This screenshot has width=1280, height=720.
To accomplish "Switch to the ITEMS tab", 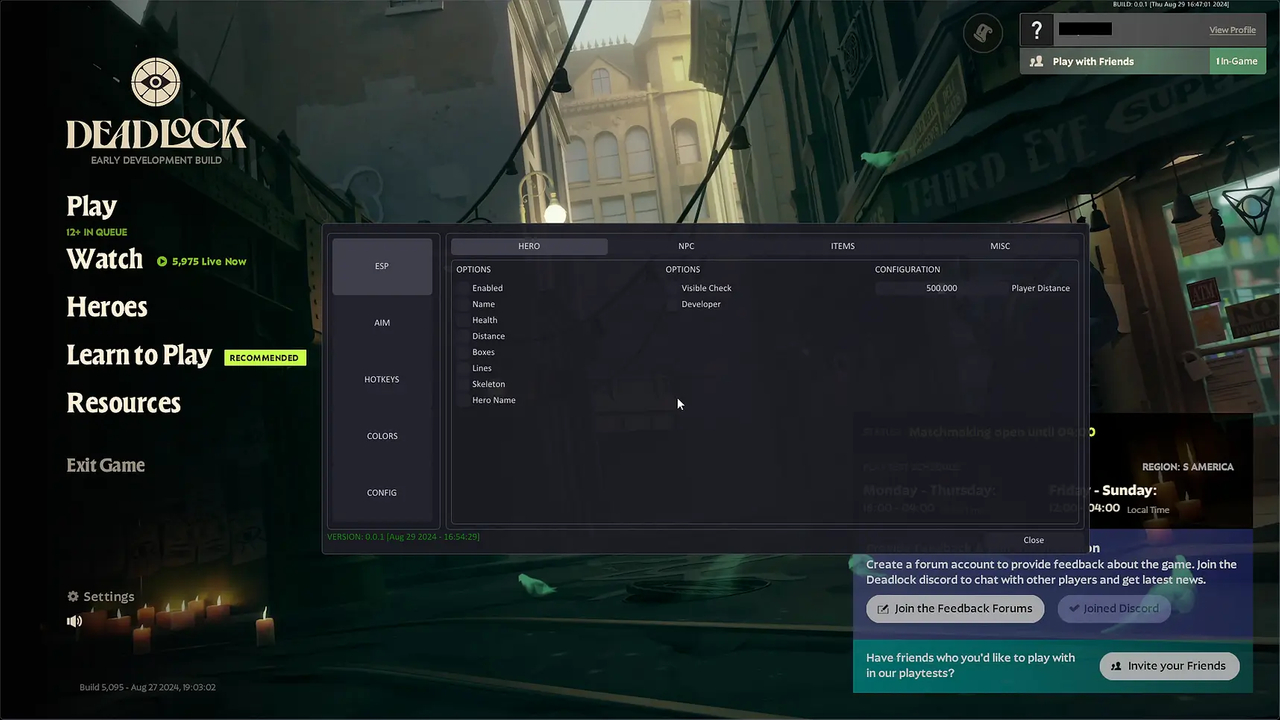I will point(842,246).
